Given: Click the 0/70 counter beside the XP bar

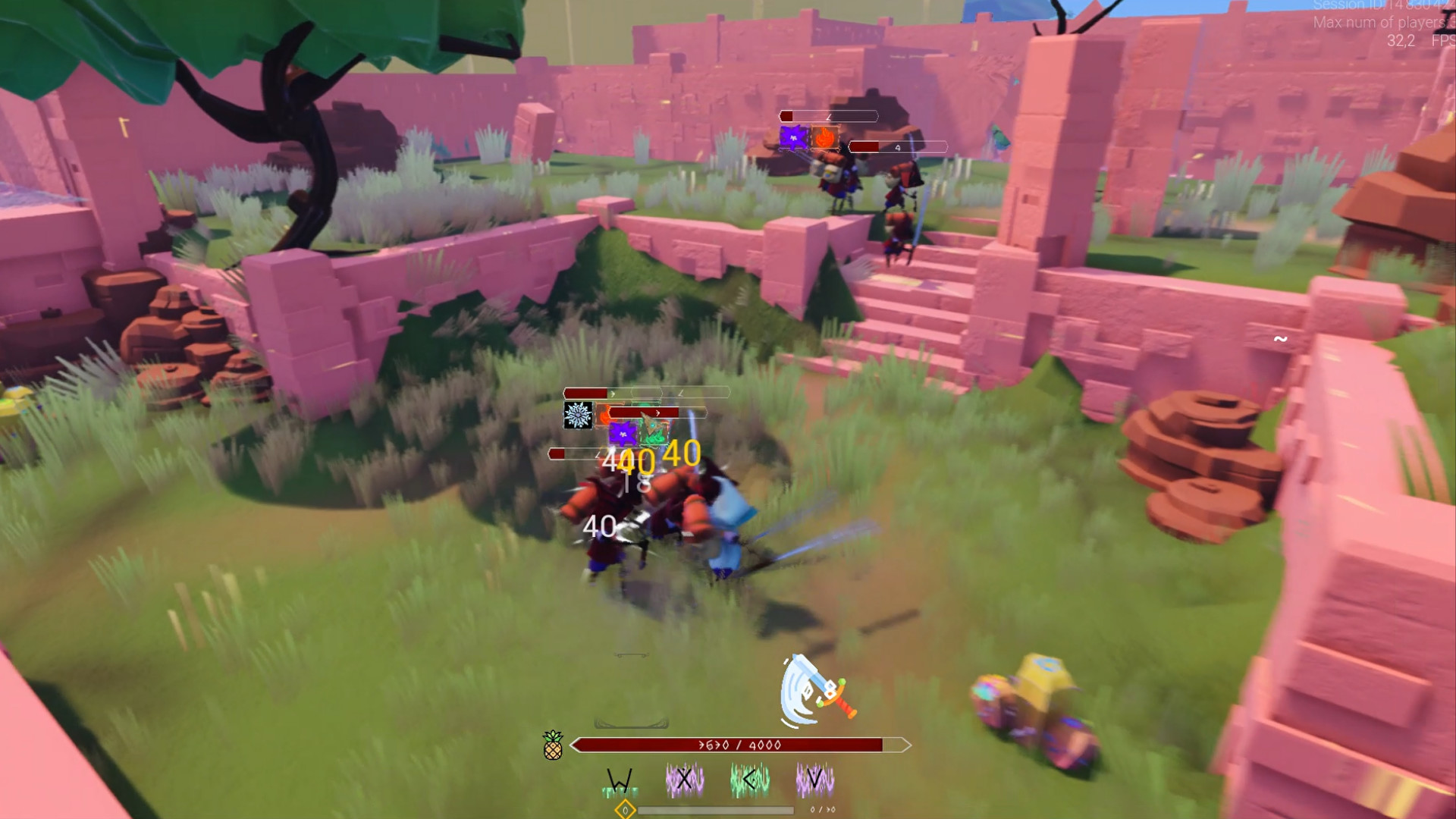Looking at the screenshot, I should coord(824,810).
